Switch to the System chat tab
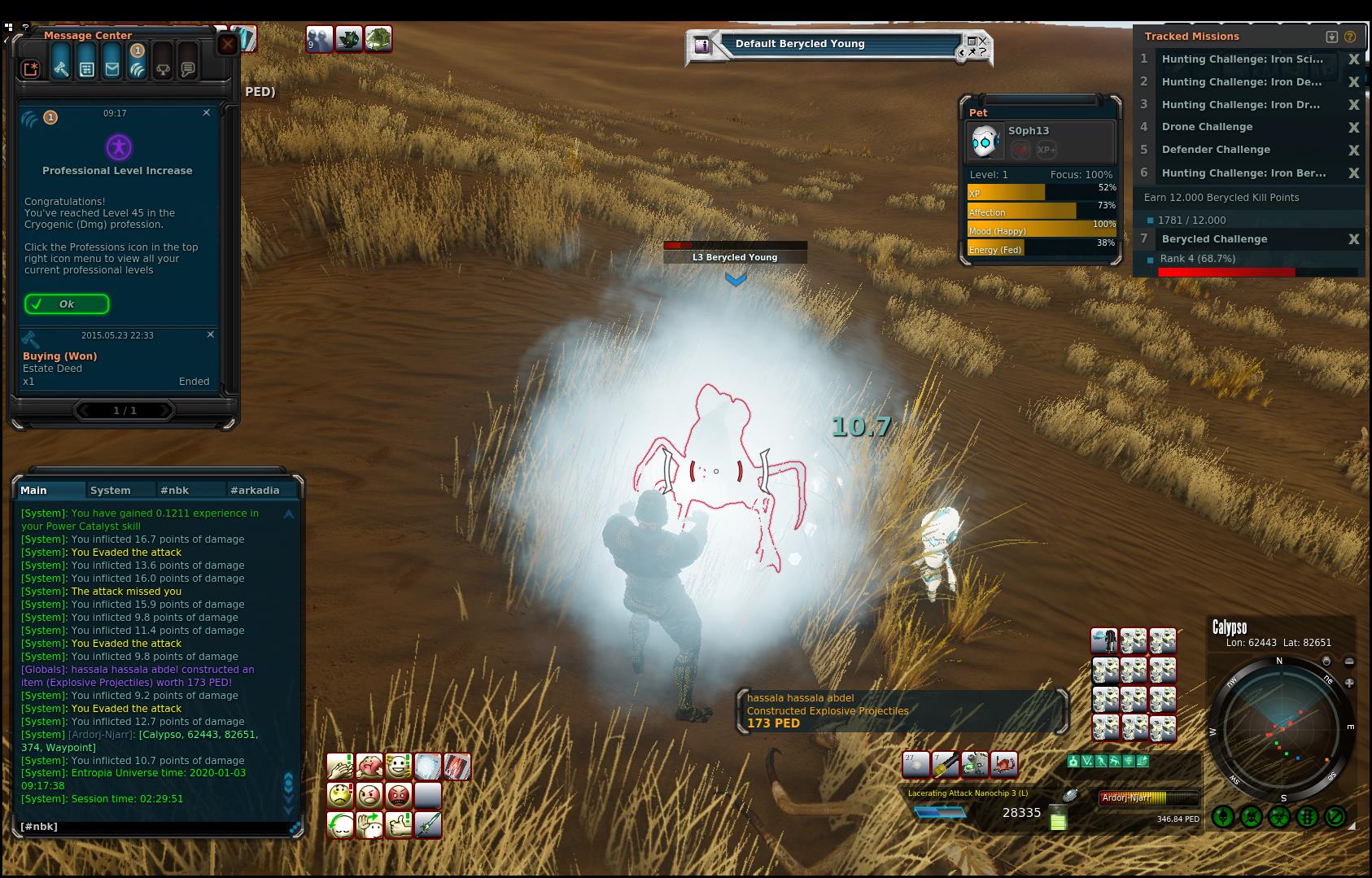This screenshot has width=1372, height=878. pos(111,490)
